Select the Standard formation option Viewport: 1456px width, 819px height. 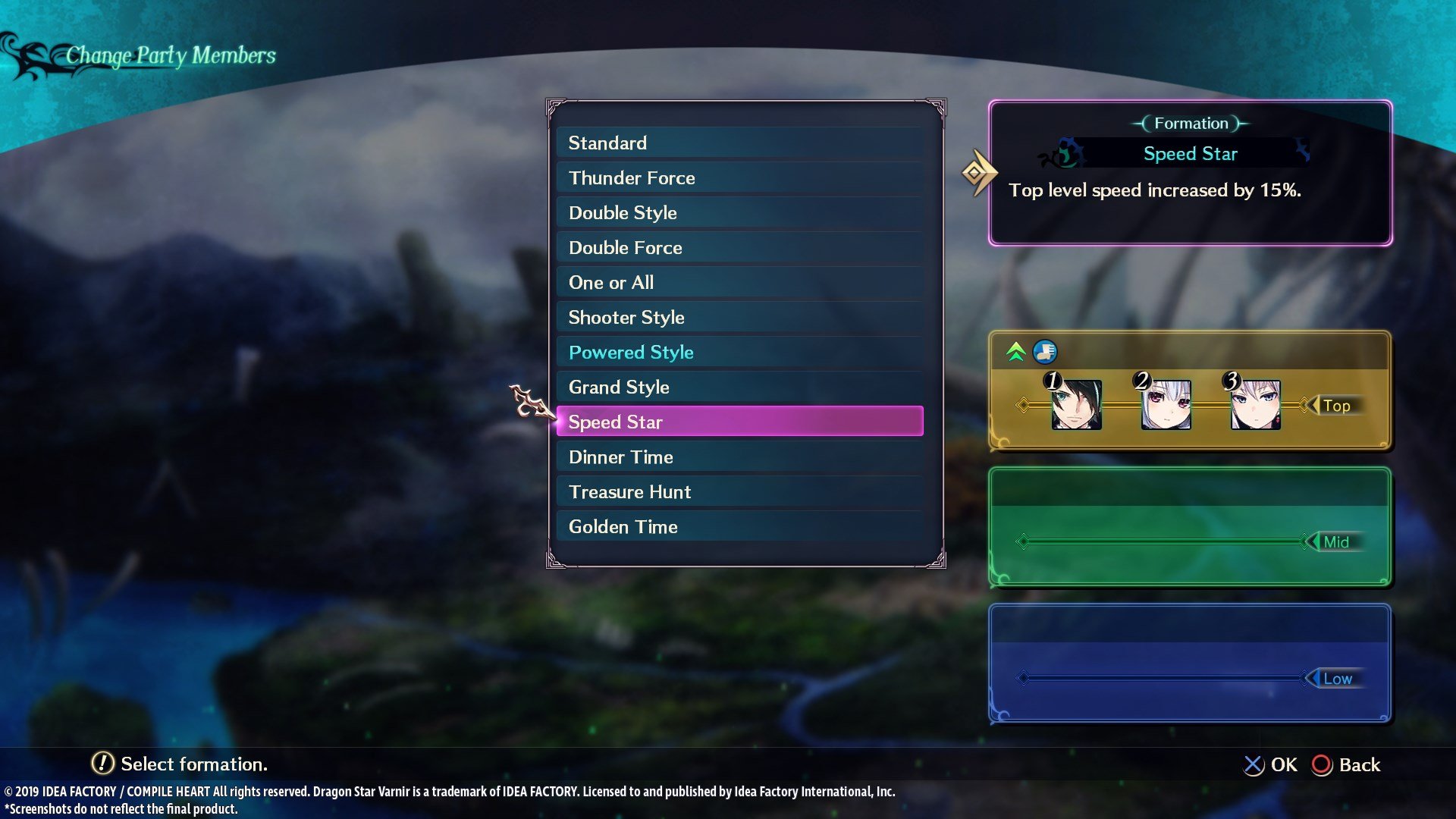pos(607,143)
